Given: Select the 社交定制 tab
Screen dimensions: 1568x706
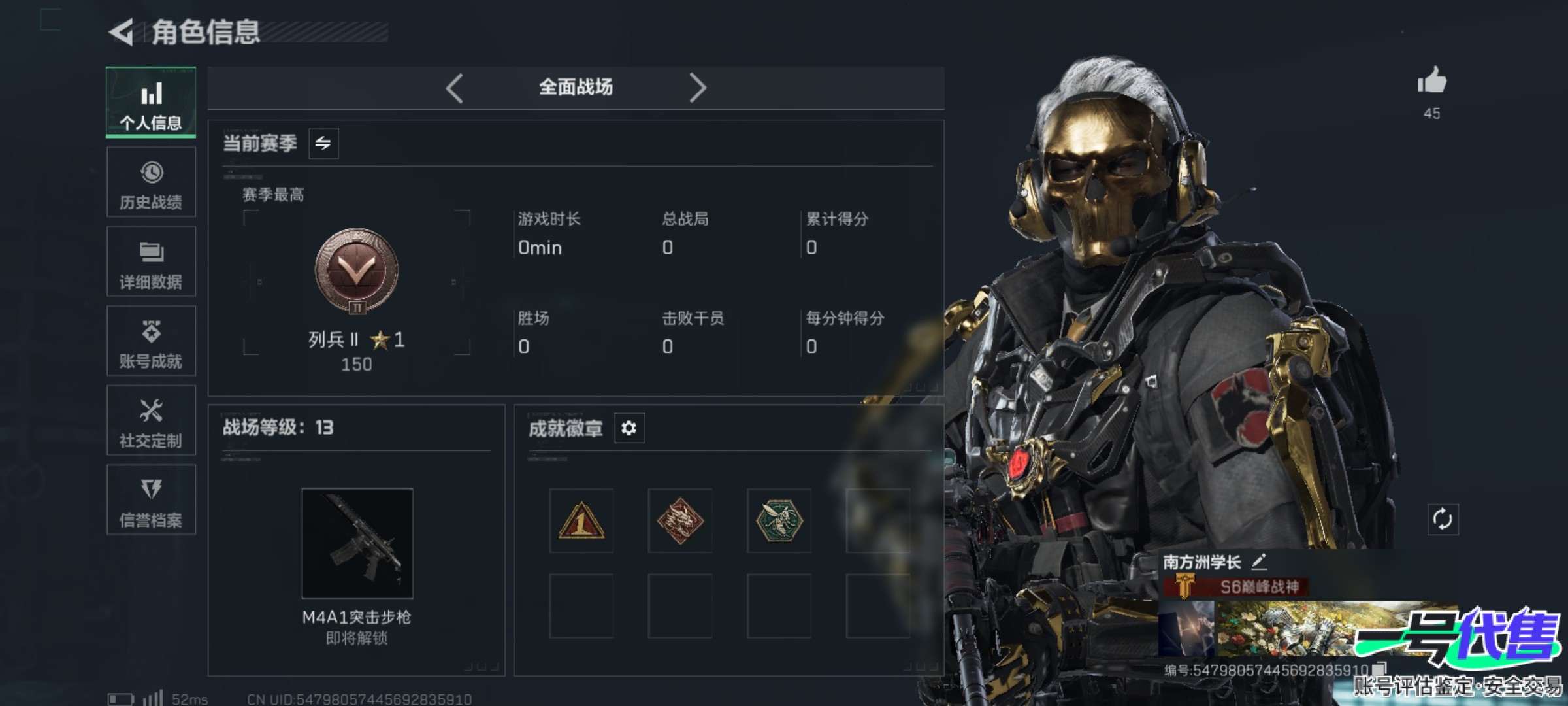Looking at the screenshot, I should (x=151, y=420).
